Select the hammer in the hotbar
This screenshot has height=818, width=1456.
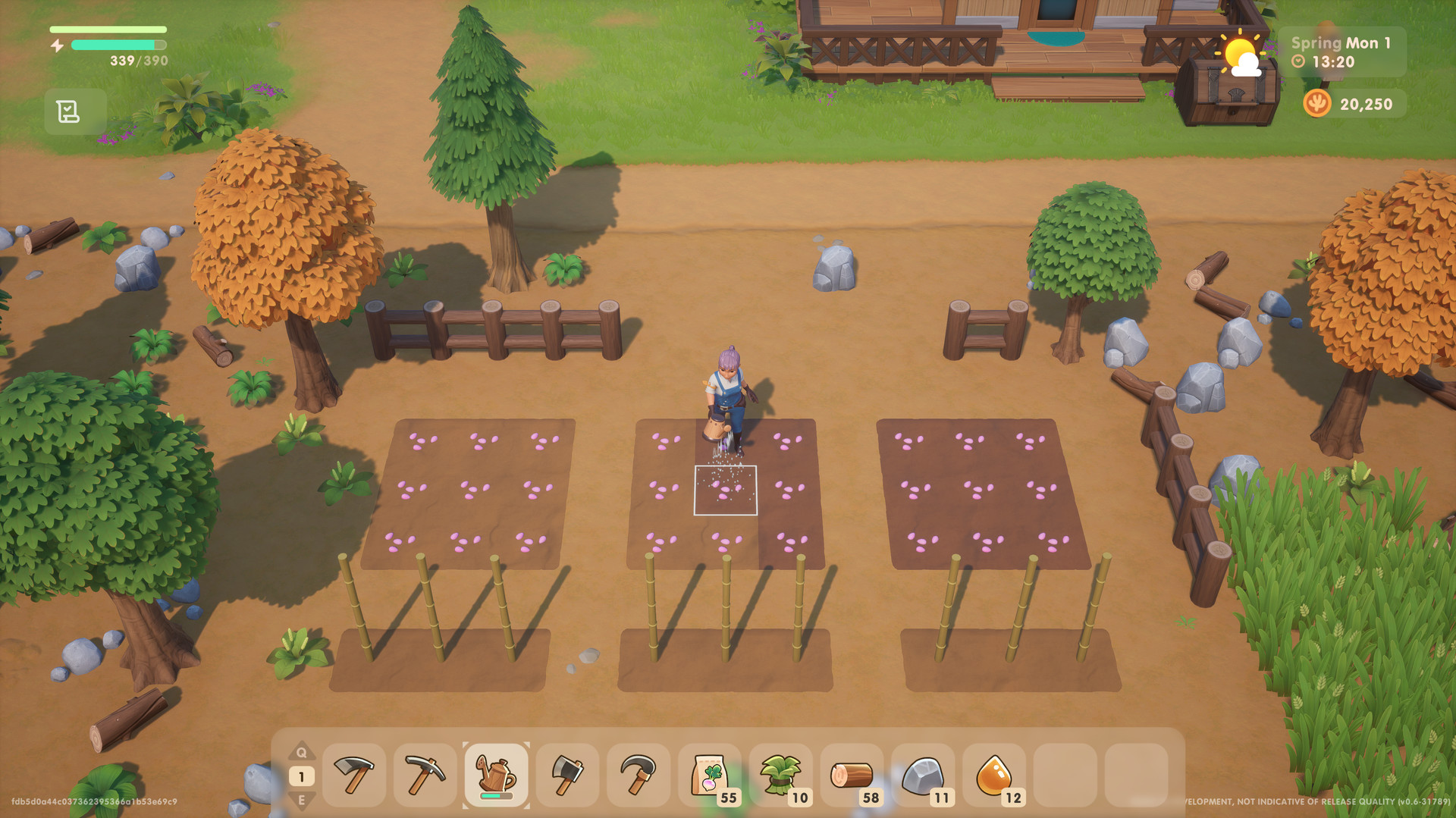(354, 775)
